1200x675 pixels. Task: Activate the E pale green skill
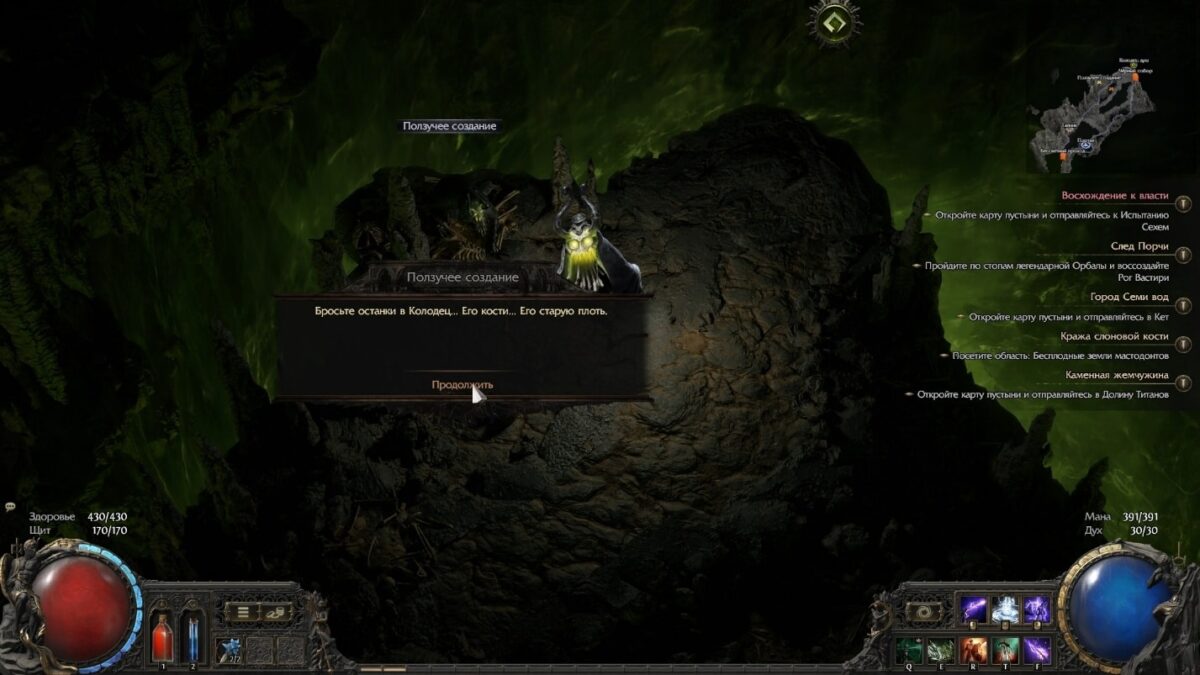941,650
